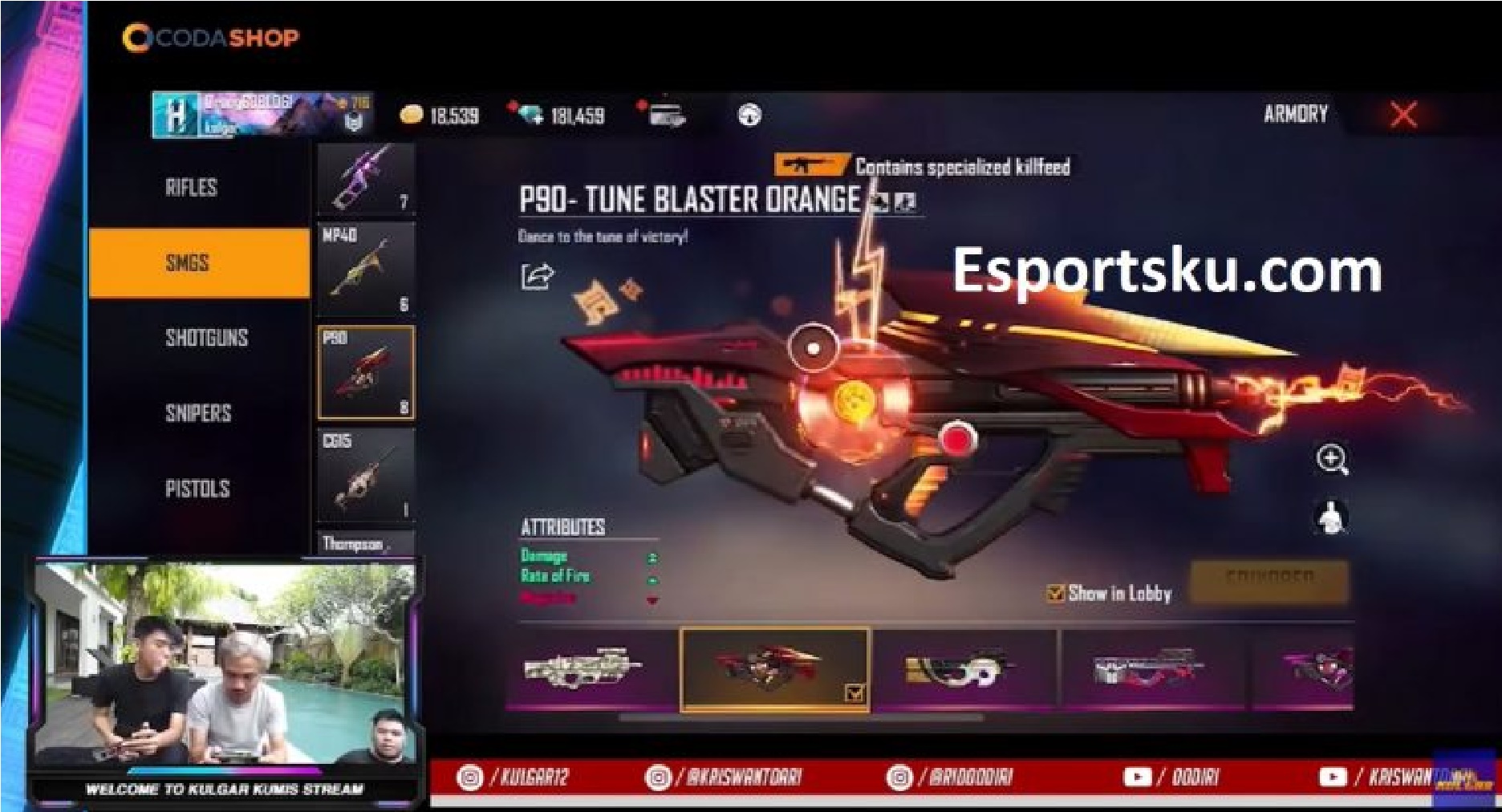Click the ARMORY label in the top right
Screen dimensions: 1502x812
[1295, 114]
